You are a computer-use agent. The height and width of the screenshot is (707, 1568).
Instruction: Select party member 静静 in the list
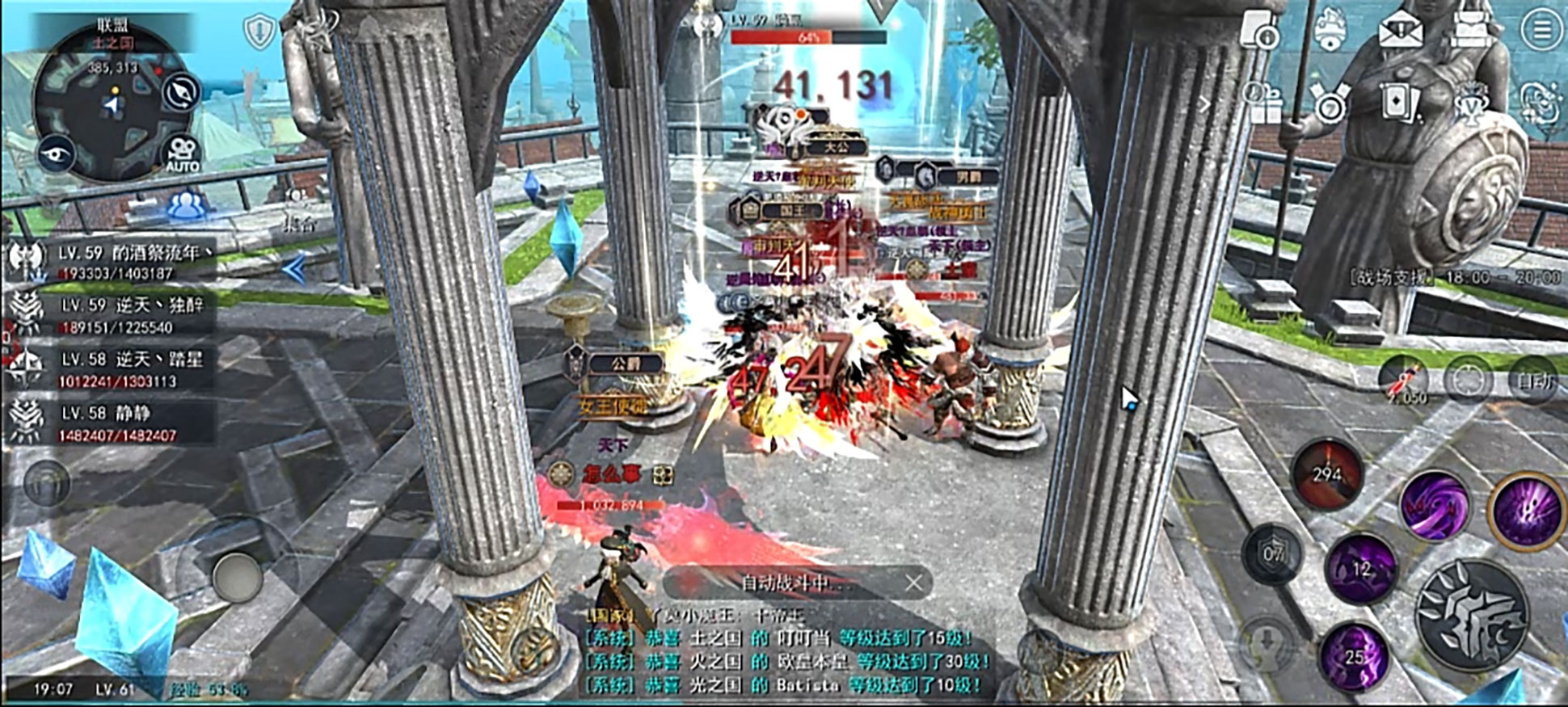click(x=113, y=423)
